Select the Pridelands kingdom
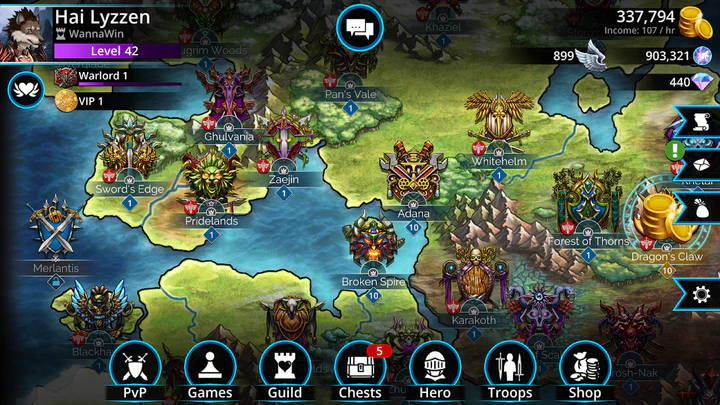 click(211, 185)
